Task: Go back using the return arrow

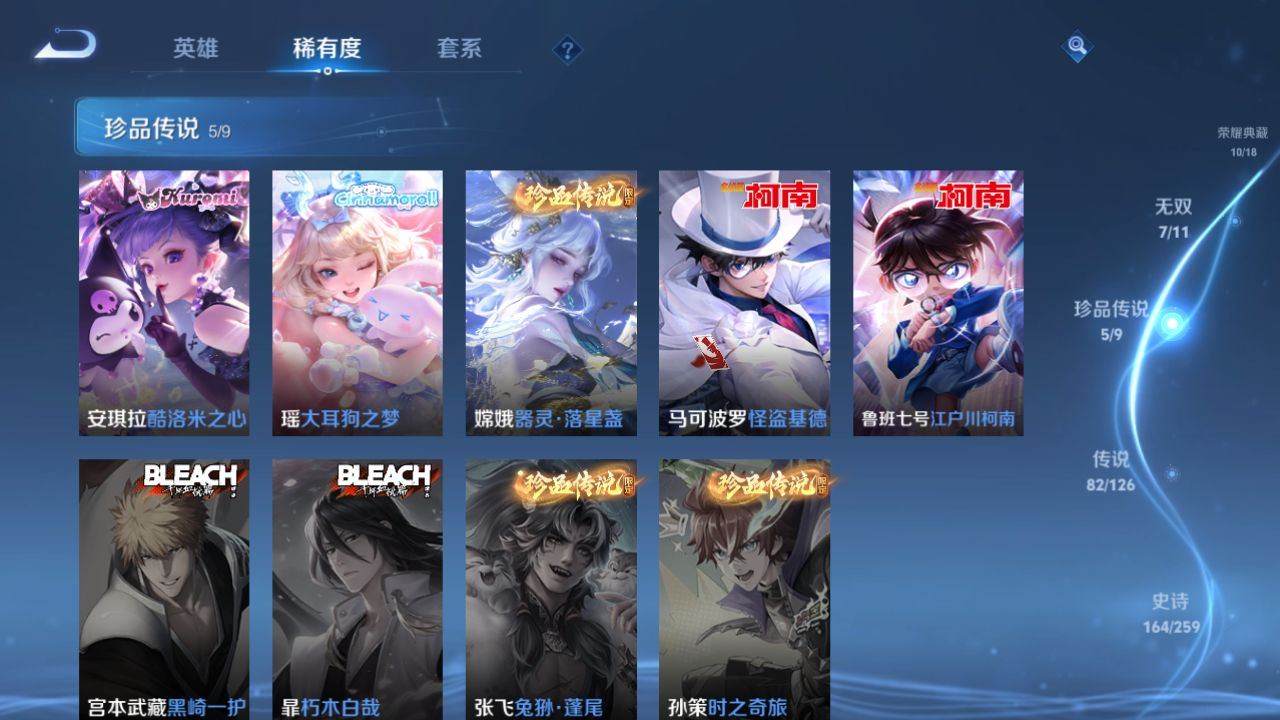Action: [x=66, y=45]
